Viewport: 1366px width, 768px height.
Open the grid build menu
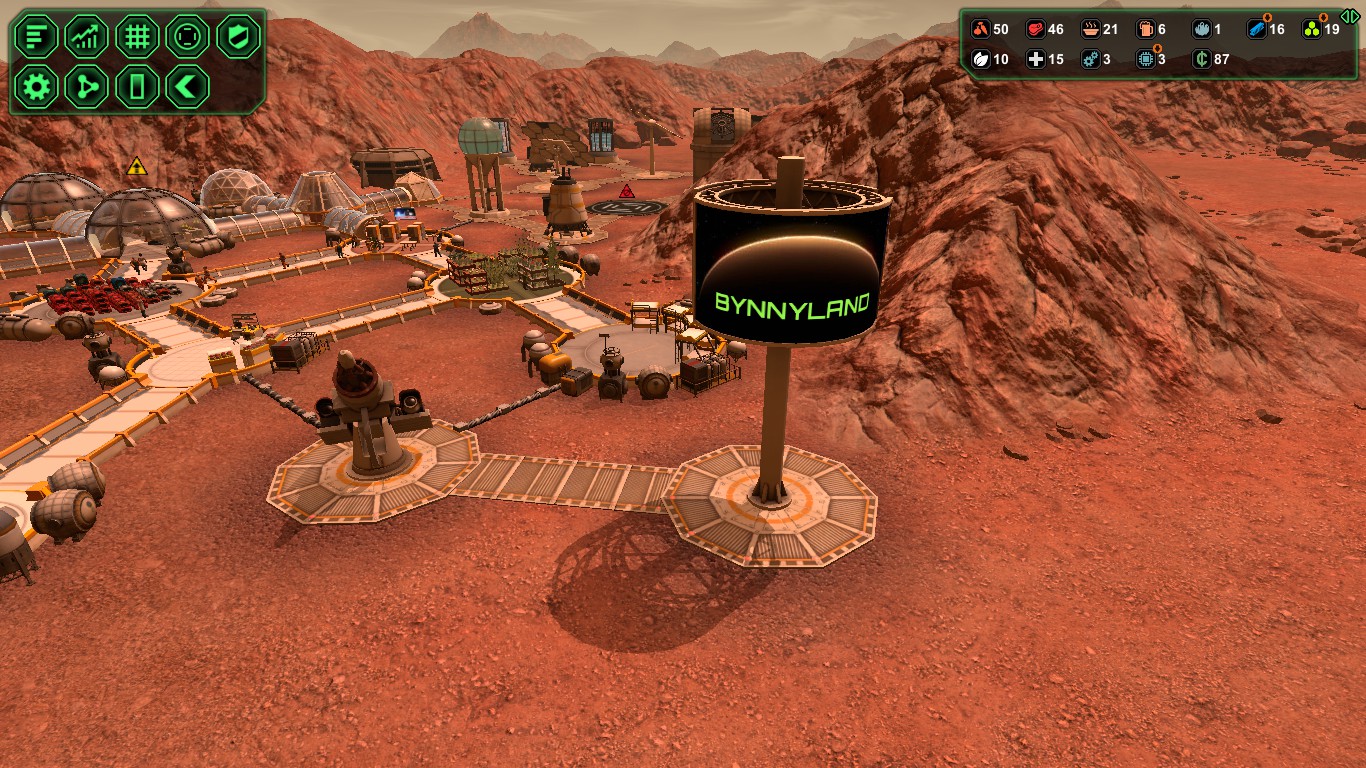point(137,36)
